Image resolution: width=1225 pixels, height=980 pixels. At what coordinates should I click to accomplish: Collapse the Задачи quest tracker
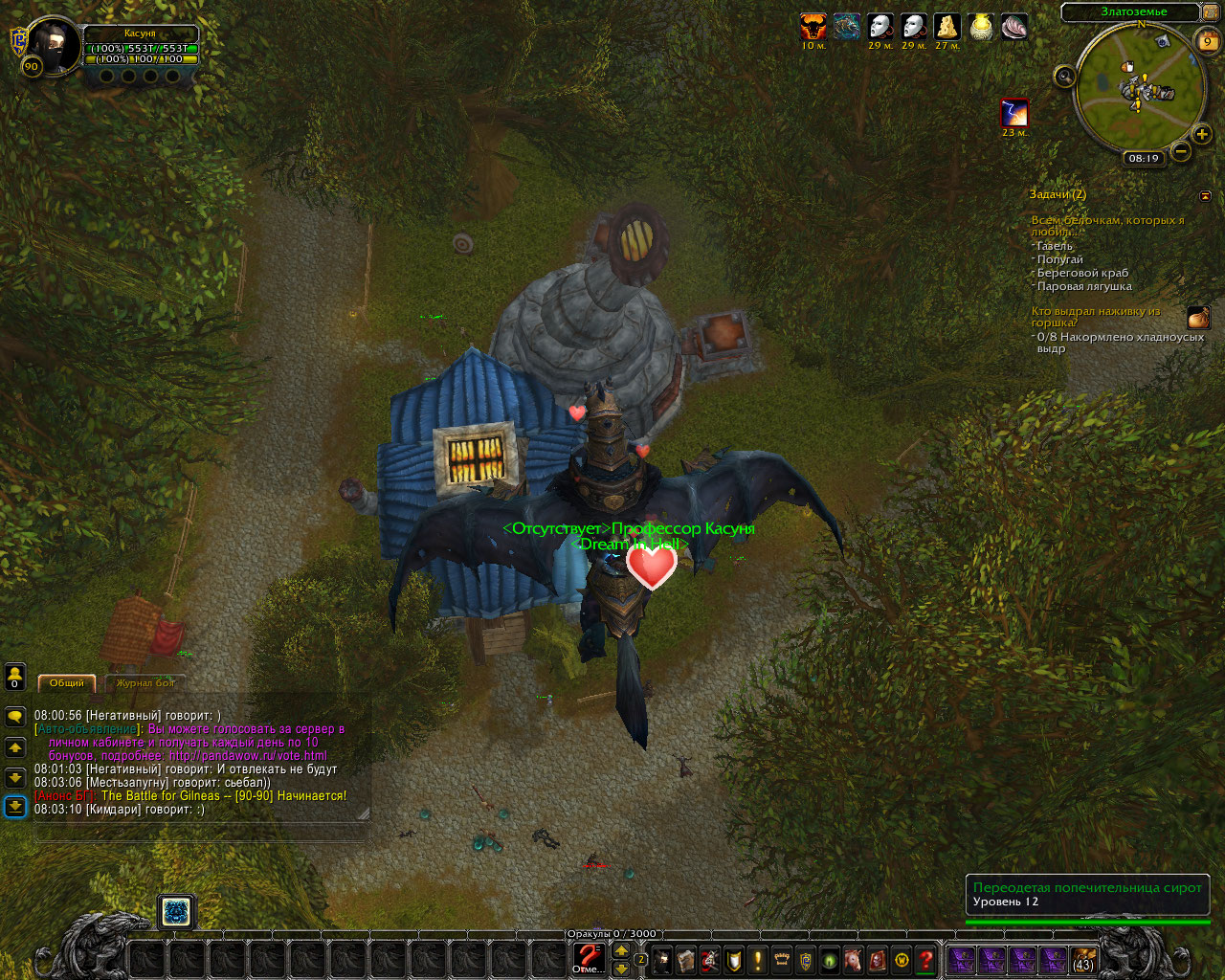coord(1205,196)
